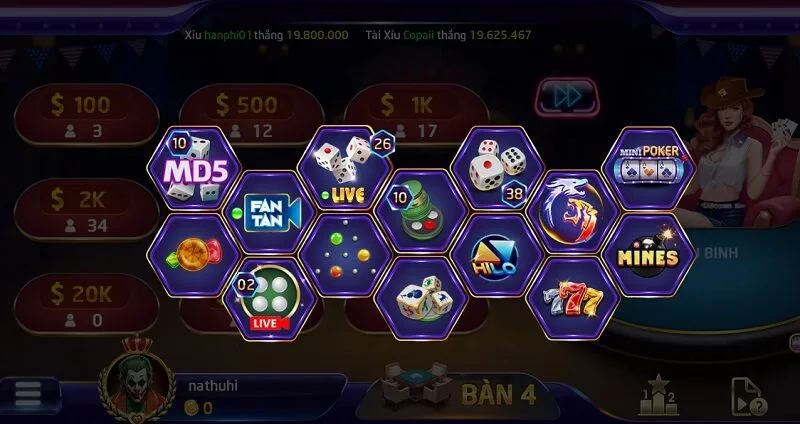The height and width of the screenshot is (424, 800).
Task: Choose the $100 betting room
Action: click(84, 114)
